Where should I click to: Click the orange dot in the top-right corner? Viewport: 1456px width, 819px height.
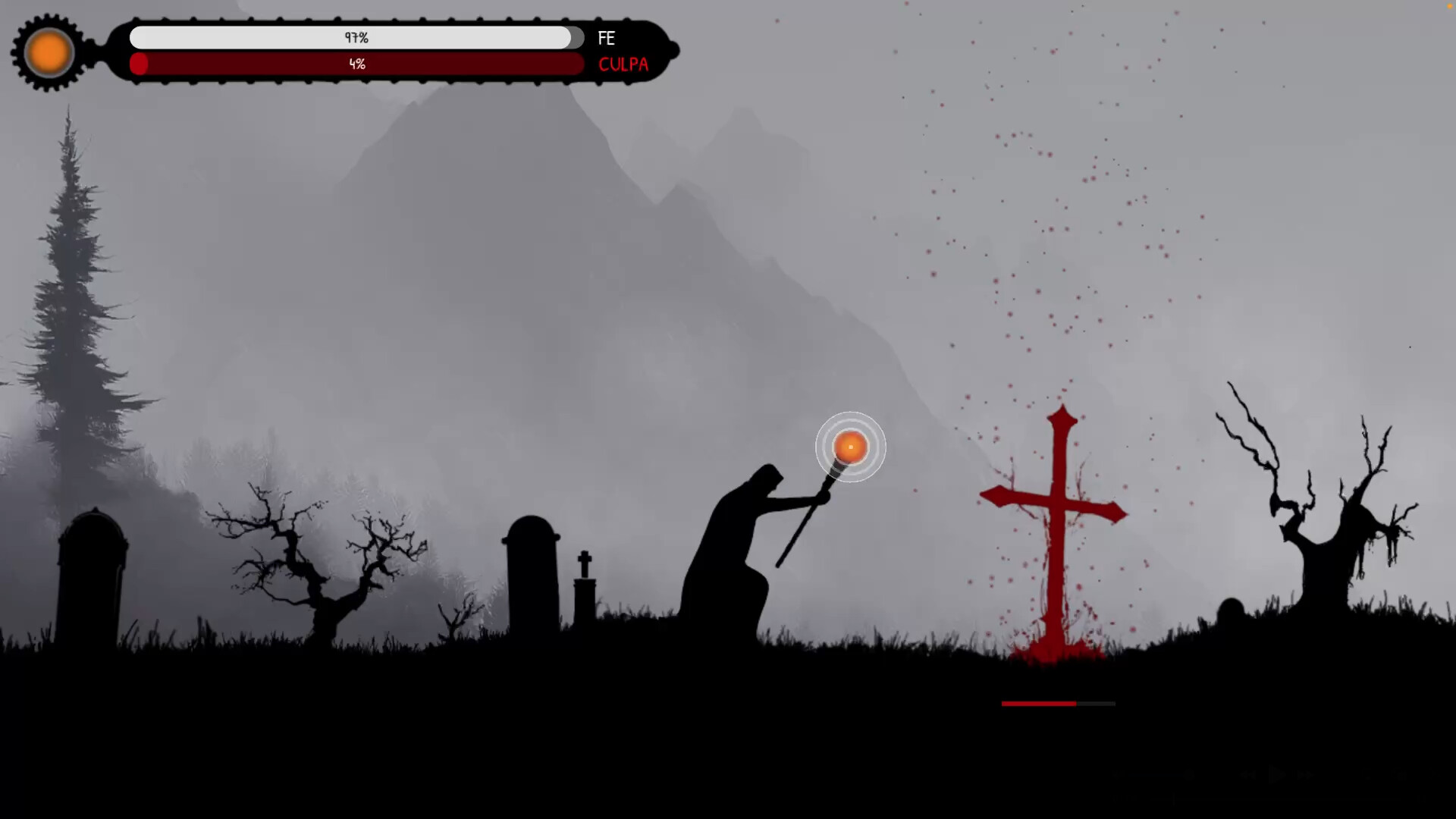[1450, 6]
